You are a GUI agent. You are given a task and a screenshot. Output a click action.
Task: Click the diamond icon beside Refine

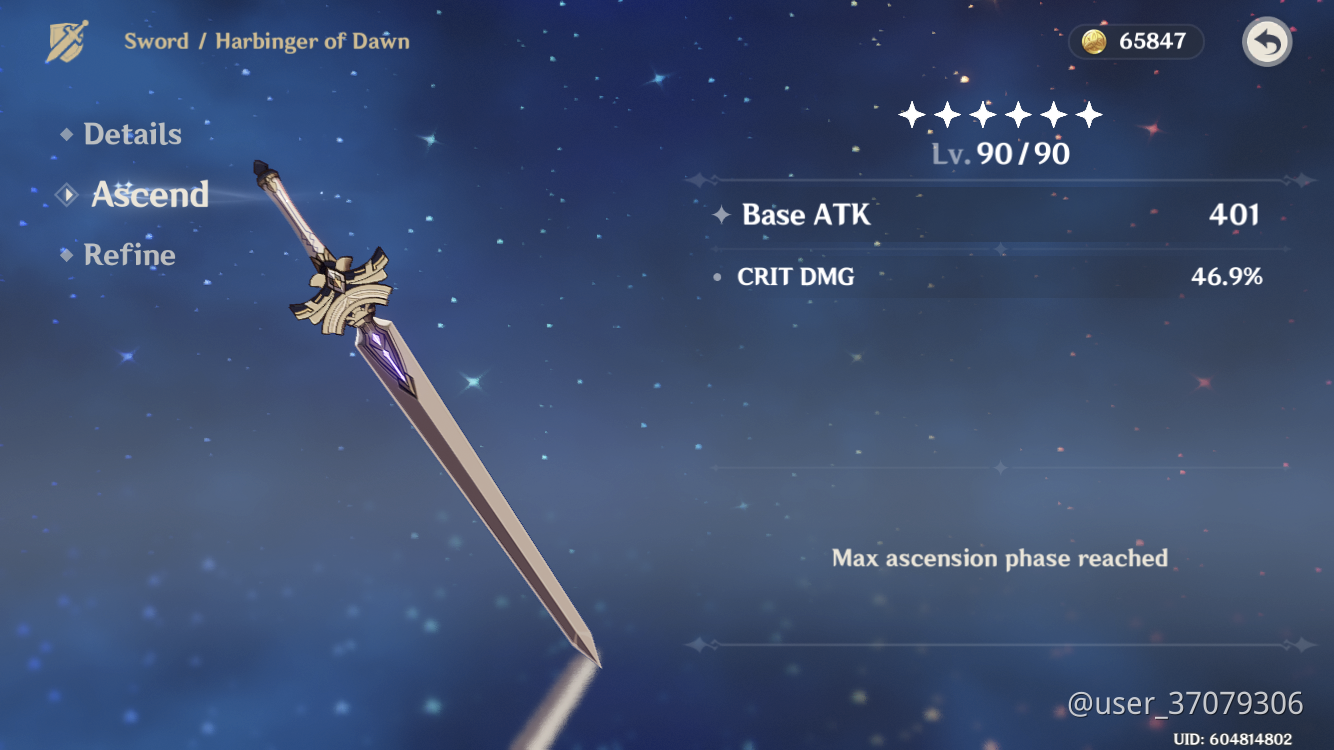tap(65, 254)
